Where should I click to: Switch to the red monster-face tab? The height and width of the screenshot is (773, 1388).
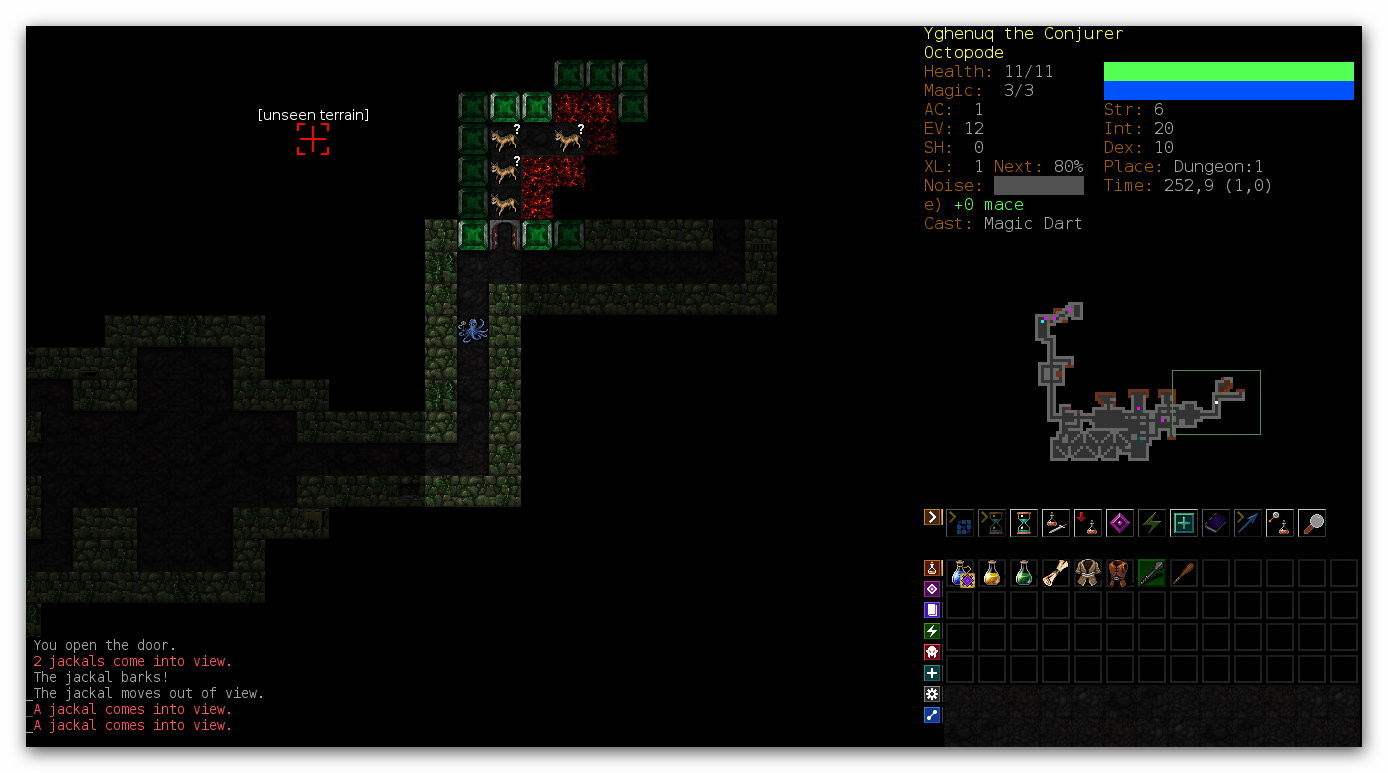coord(932,652)
